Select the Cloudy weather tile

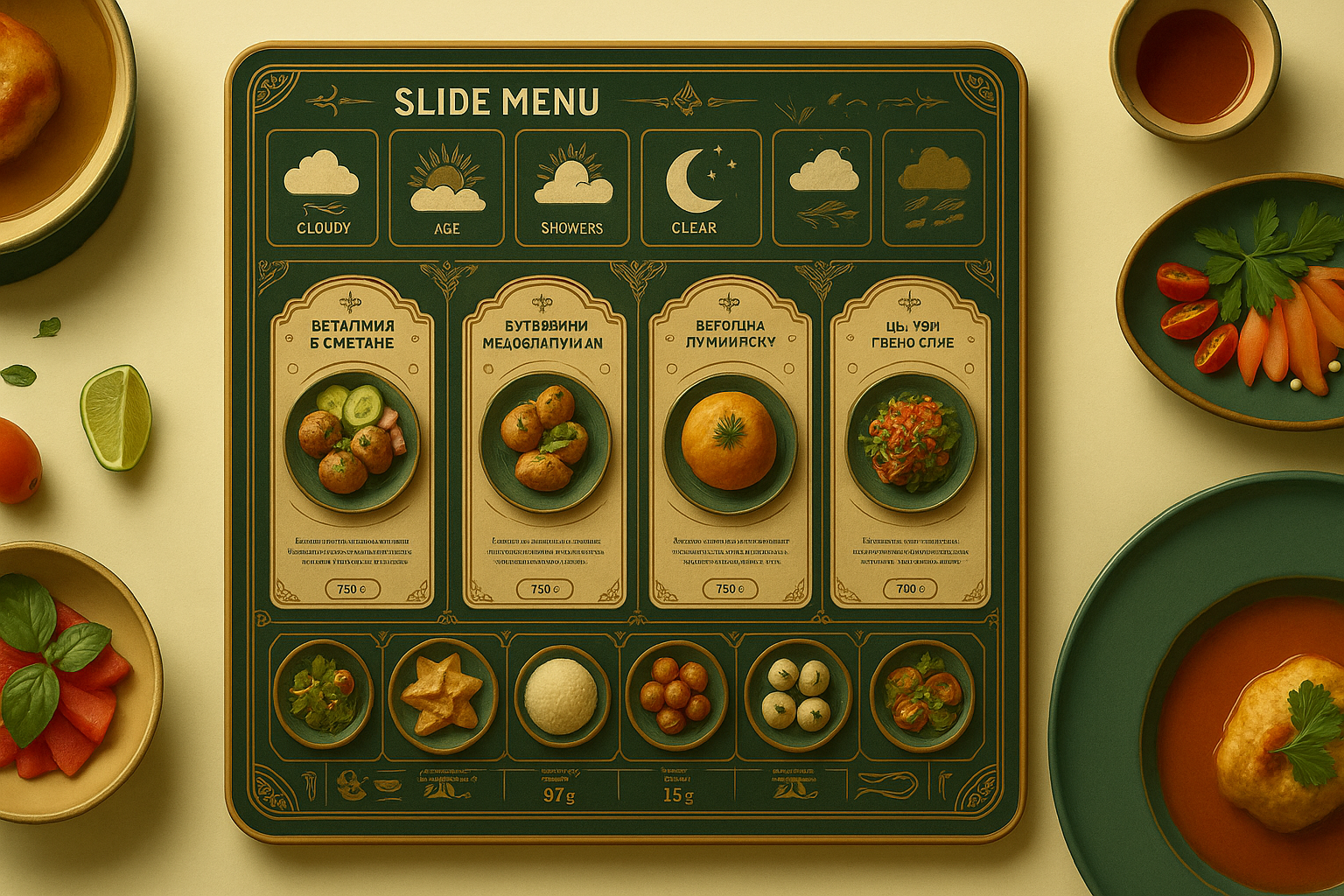tap(322, 187)
